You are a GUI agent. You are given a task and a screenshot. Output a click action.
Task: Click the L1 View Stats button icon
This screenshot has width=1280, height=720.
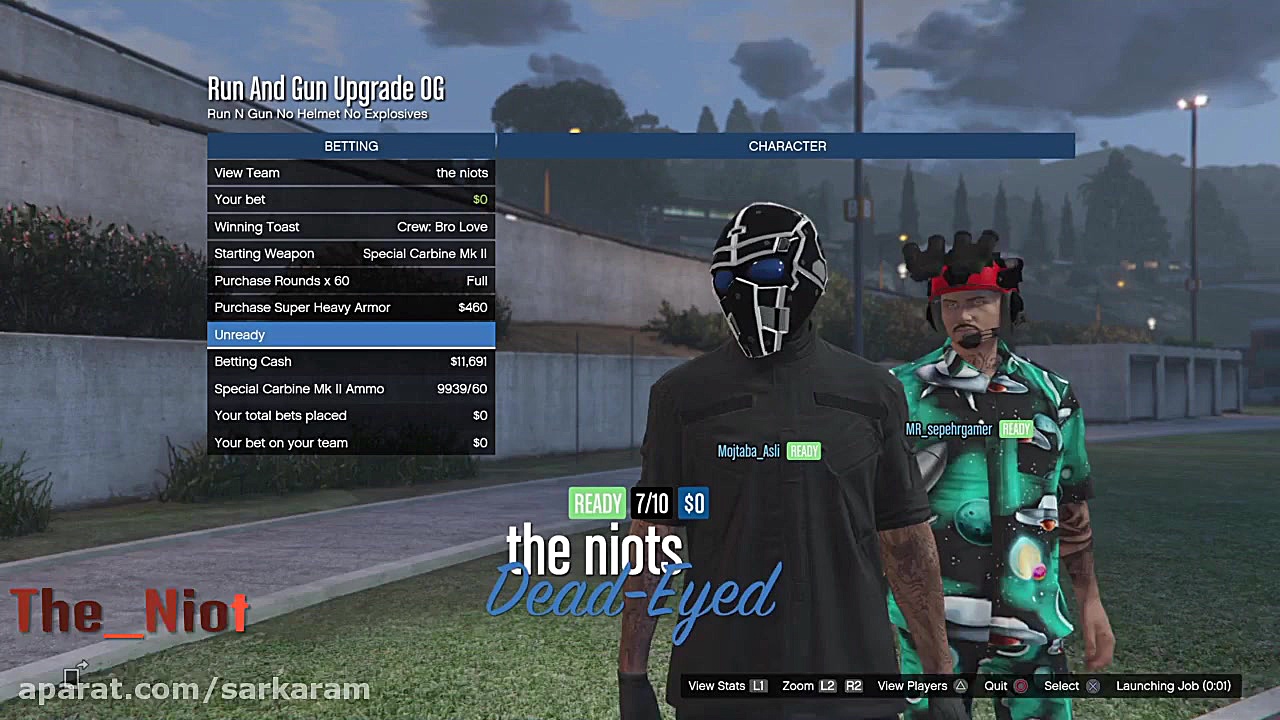pos(758,686)
